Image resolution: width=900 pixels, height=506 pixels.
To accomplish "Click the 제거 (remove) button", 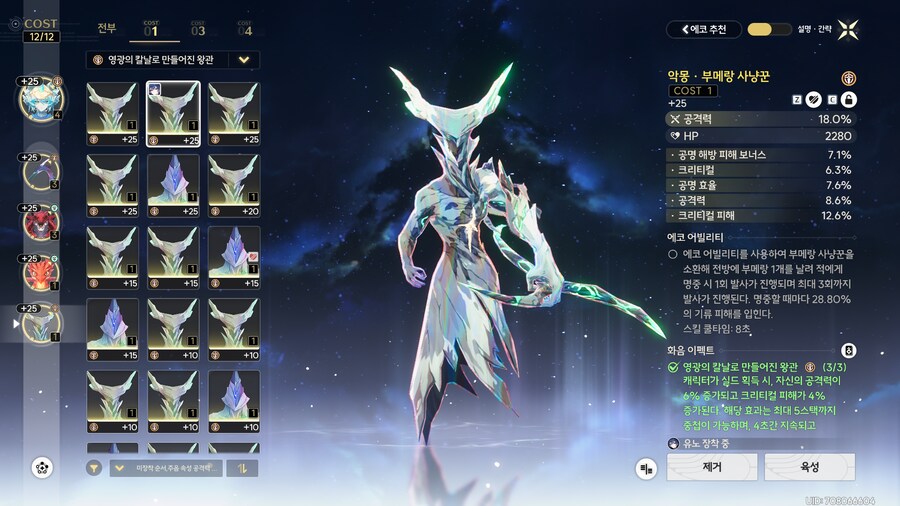I will (x=711, y=467).
